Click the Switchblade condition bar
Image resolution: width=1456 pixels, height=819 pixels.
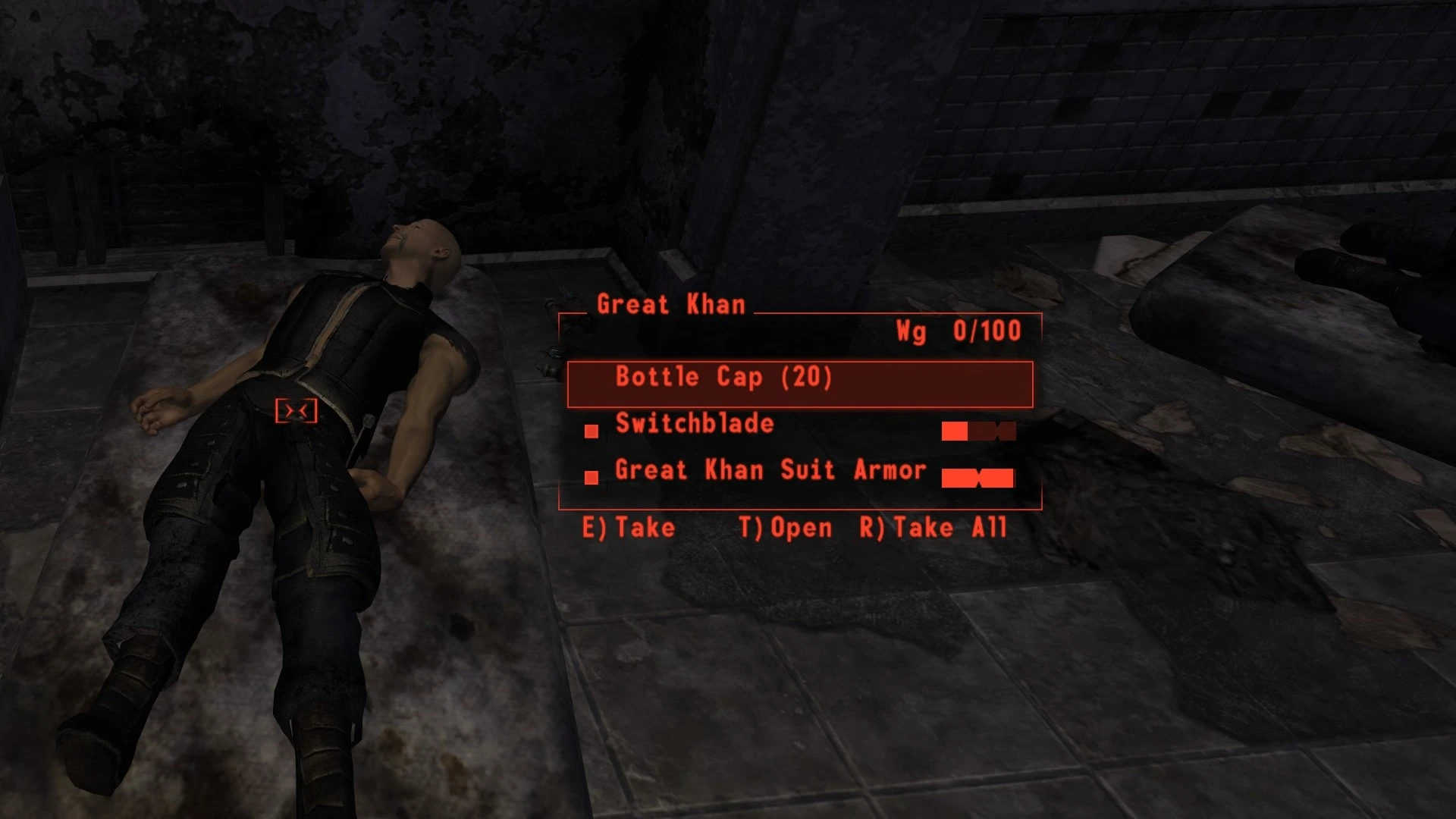click(979, 432)
